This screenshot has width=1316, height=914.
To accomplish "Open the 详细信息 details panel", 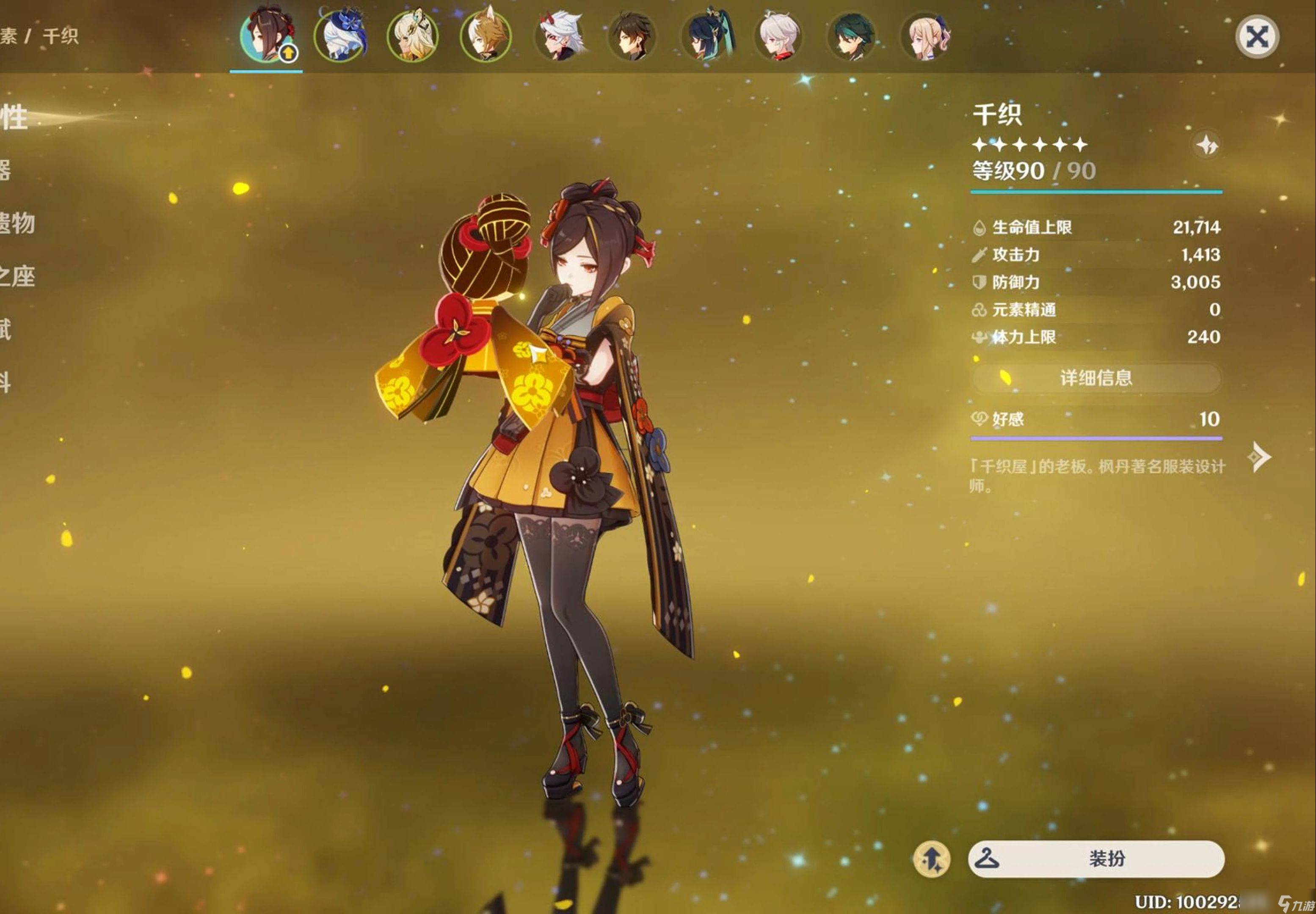I will [x=1096, y=378].
